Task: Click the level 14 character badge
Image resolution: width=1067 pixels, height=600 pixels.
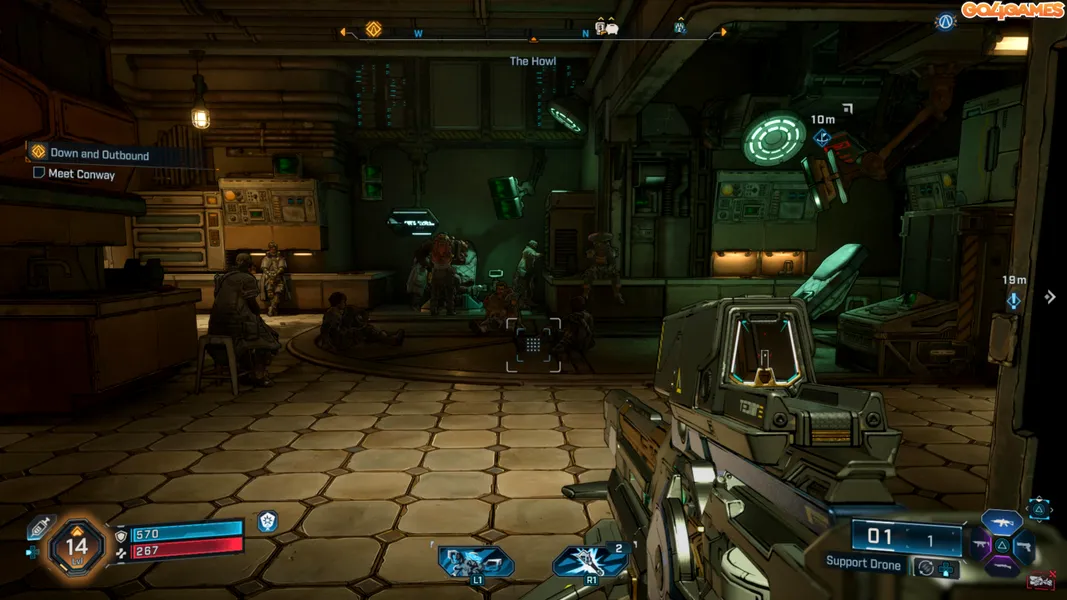Action: pos(76,548)
